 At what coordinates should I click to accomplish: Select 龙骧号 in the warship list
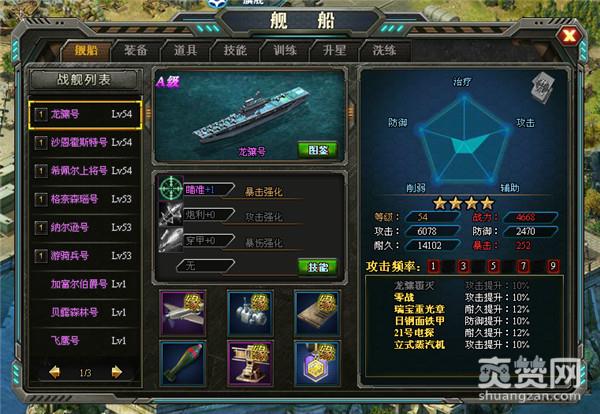pyautogui.click(x=84, y=115)
